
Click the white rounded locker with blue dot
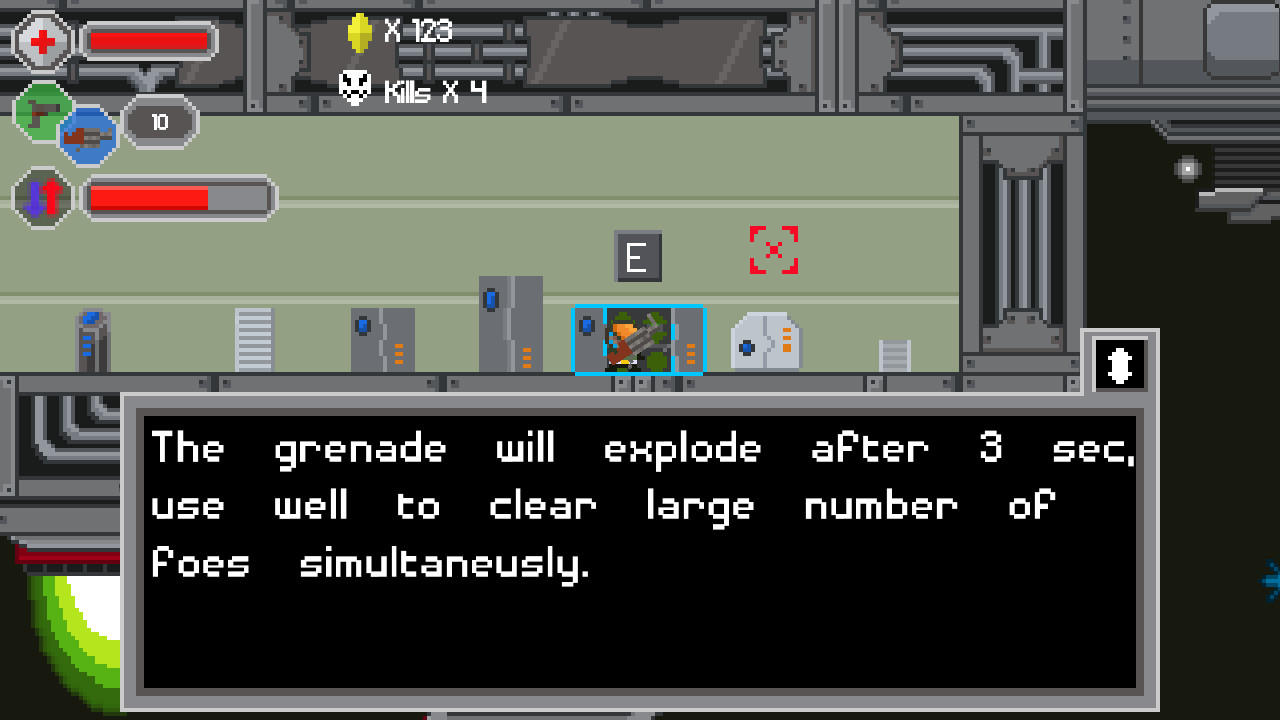(766, 342)
